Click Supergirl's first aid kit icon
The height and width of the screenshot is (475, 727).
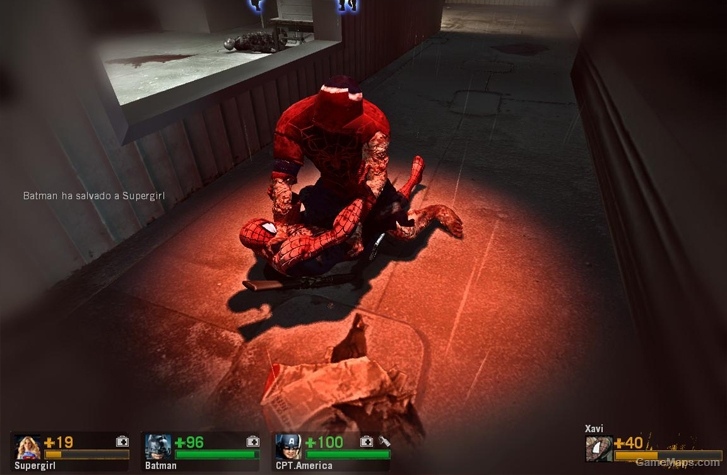[122, 441]
